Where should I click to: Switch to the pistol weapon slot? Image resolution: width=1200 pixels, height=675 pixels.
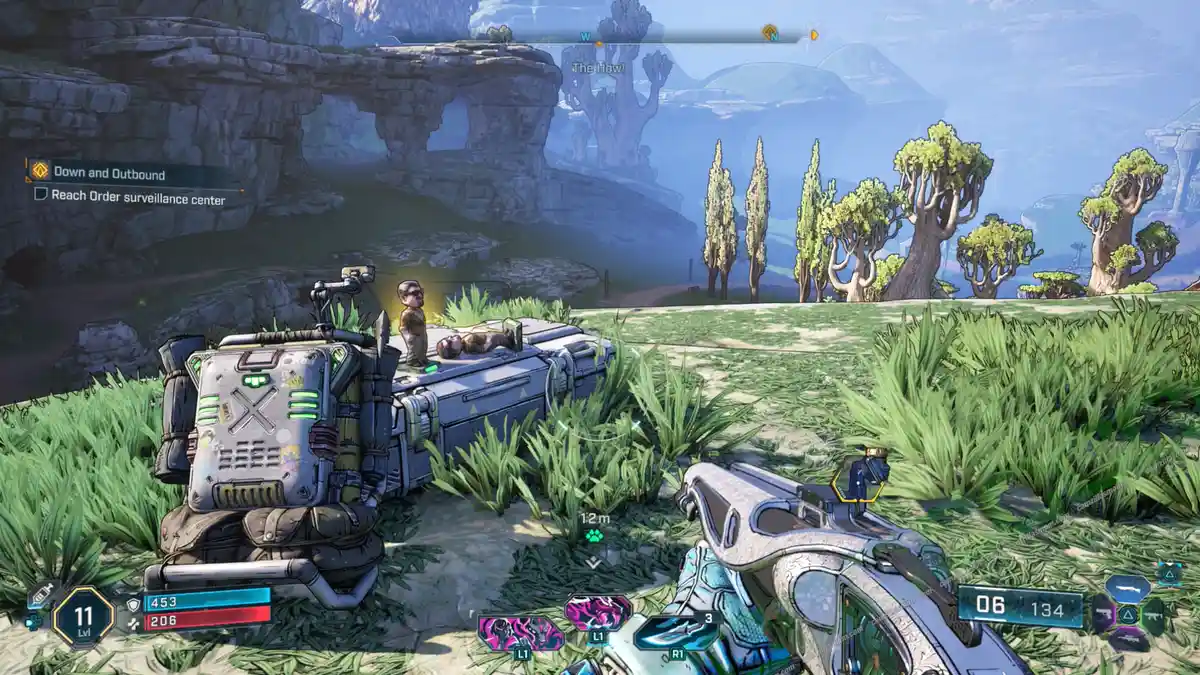(1103, 613)
